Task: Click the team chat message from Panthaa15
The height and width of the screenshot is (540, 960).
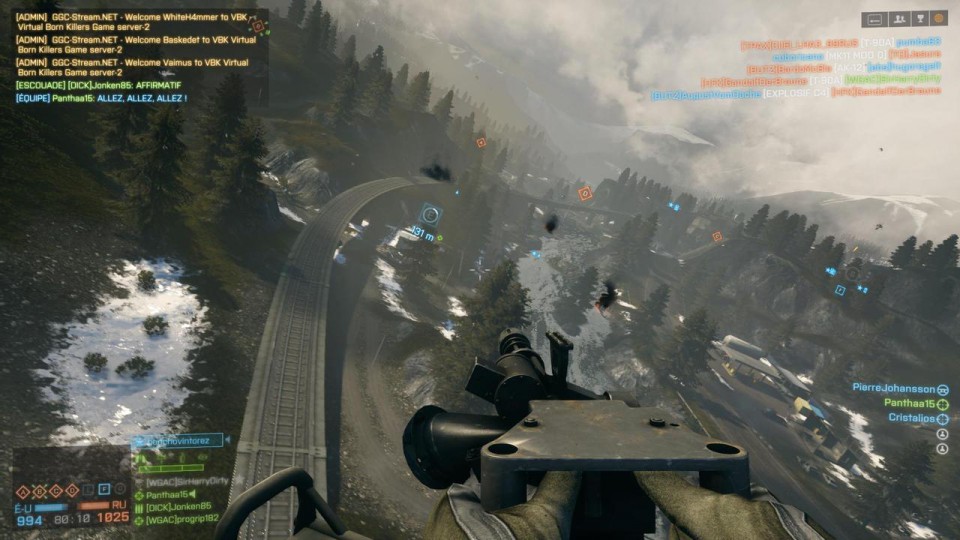Action: click(x=101, y=99)
